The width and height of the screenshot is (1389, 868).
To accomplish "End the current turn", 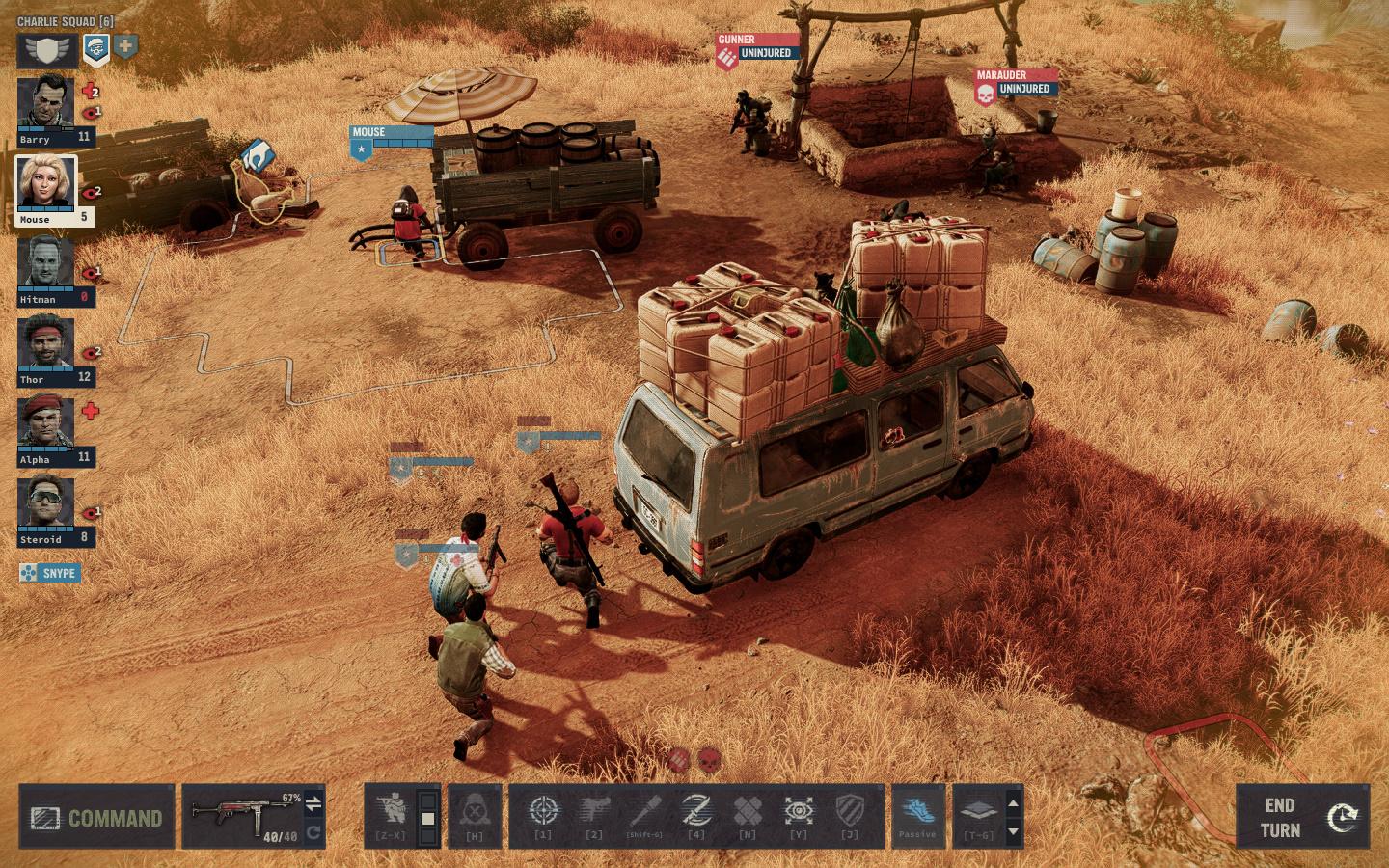I will pyautogui.click(x=1302, y=818).
